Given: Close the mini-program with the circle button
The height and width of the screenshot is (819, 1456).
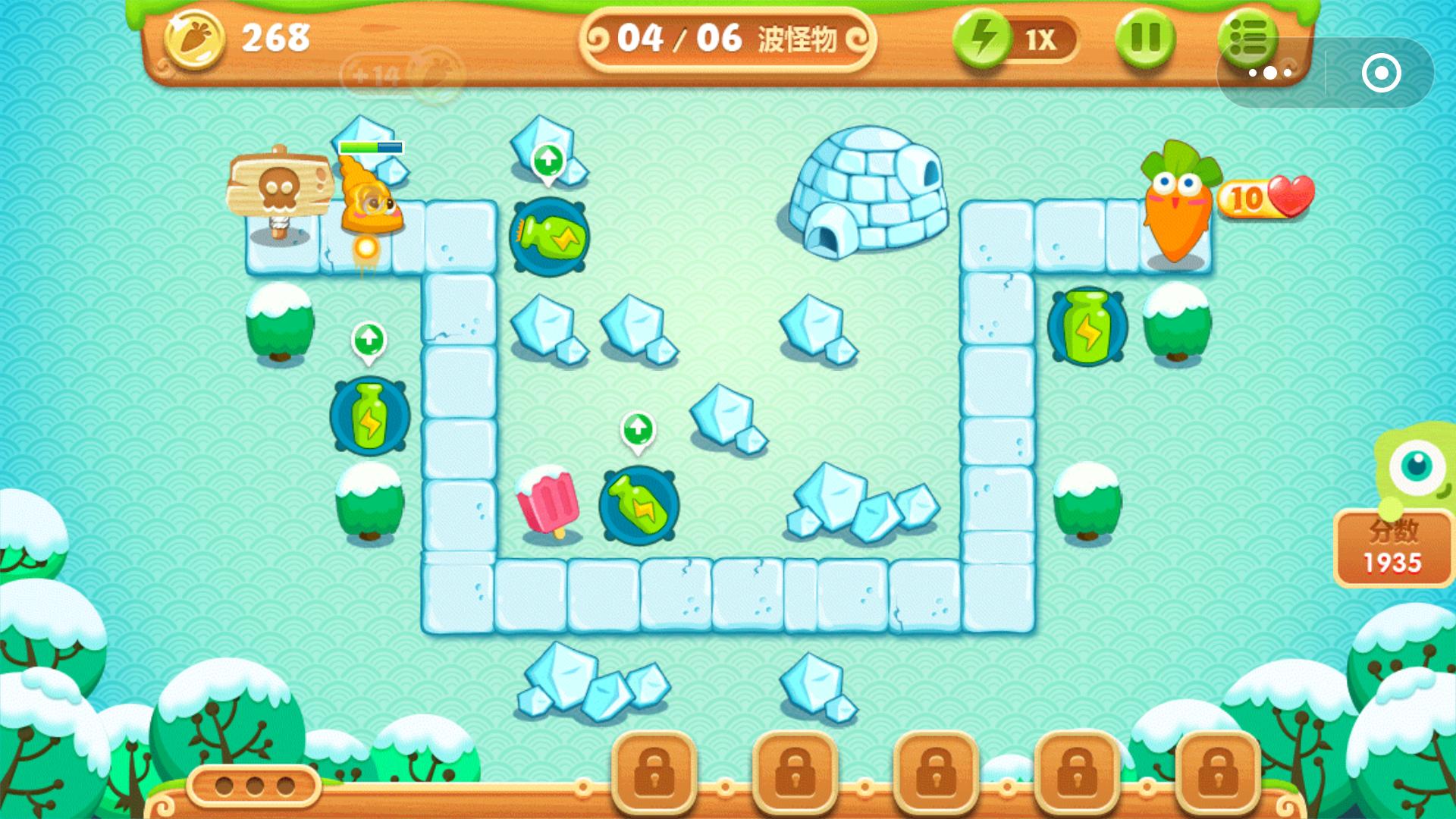Looking at the screenshot, I should coord(1381,74).
